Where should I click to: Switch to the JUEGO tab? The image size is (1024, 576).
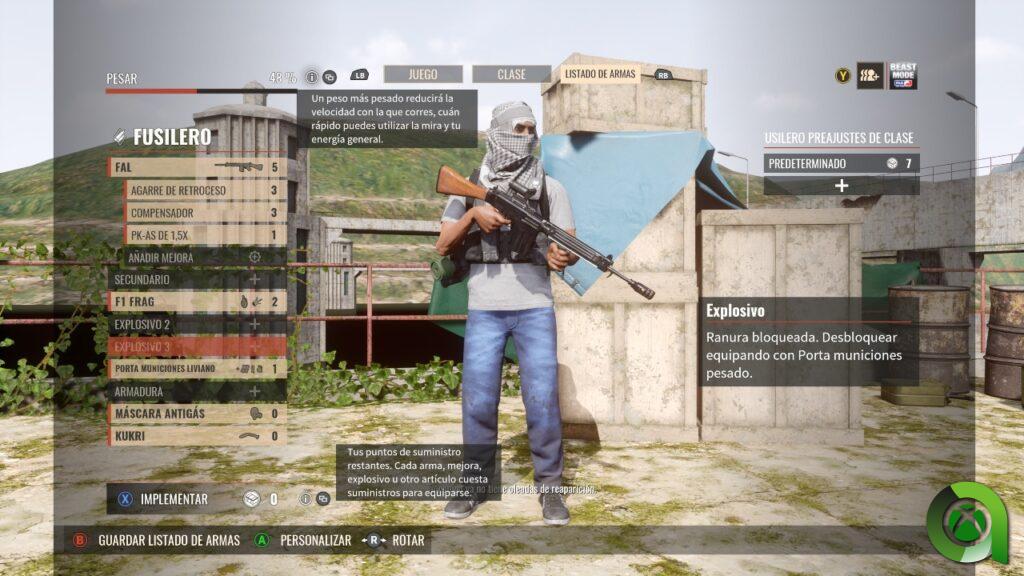click(423, 74)
